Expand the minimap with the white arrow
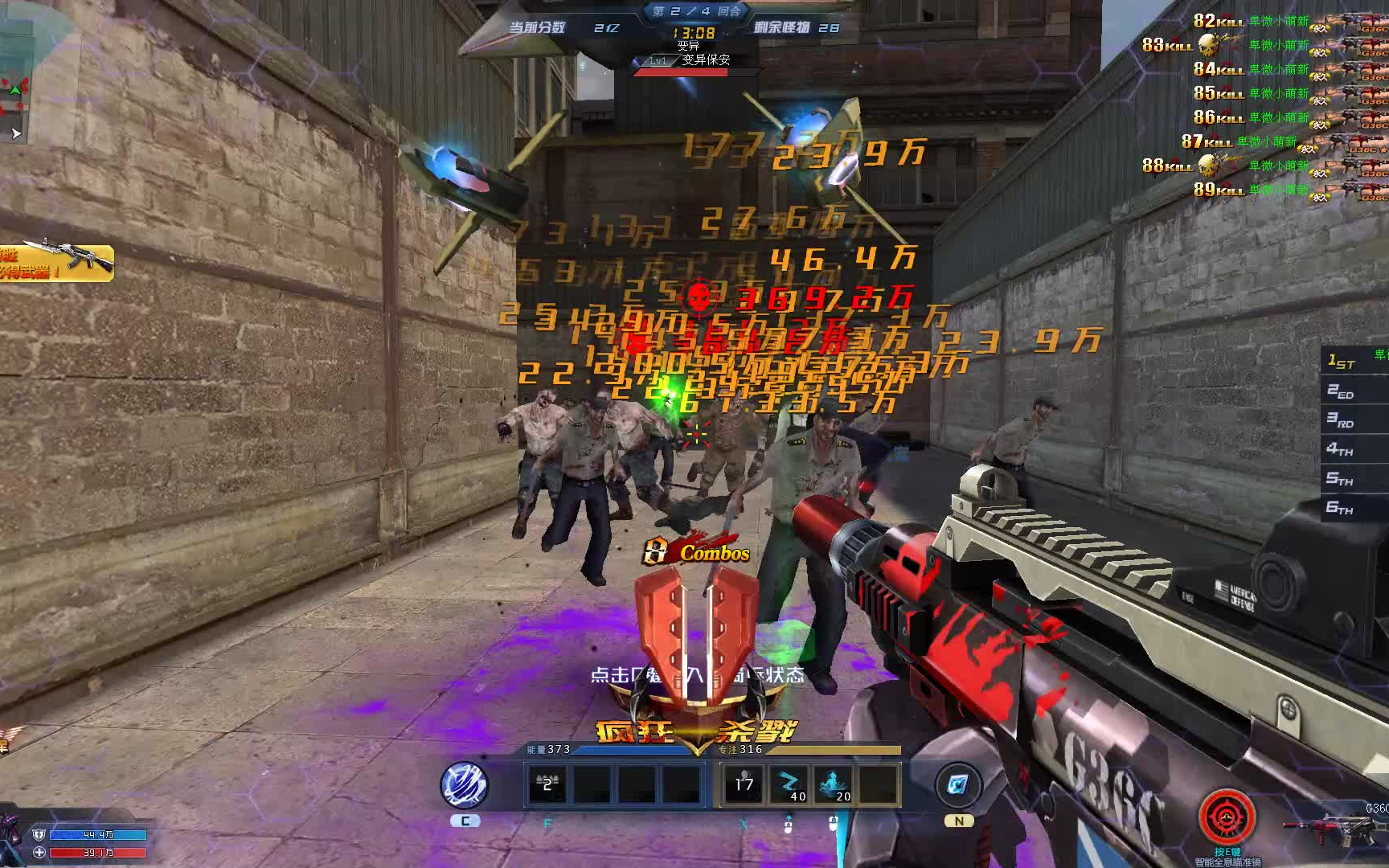The height and width of the screenshot is (868, 1389). click(x=15, y=133)
